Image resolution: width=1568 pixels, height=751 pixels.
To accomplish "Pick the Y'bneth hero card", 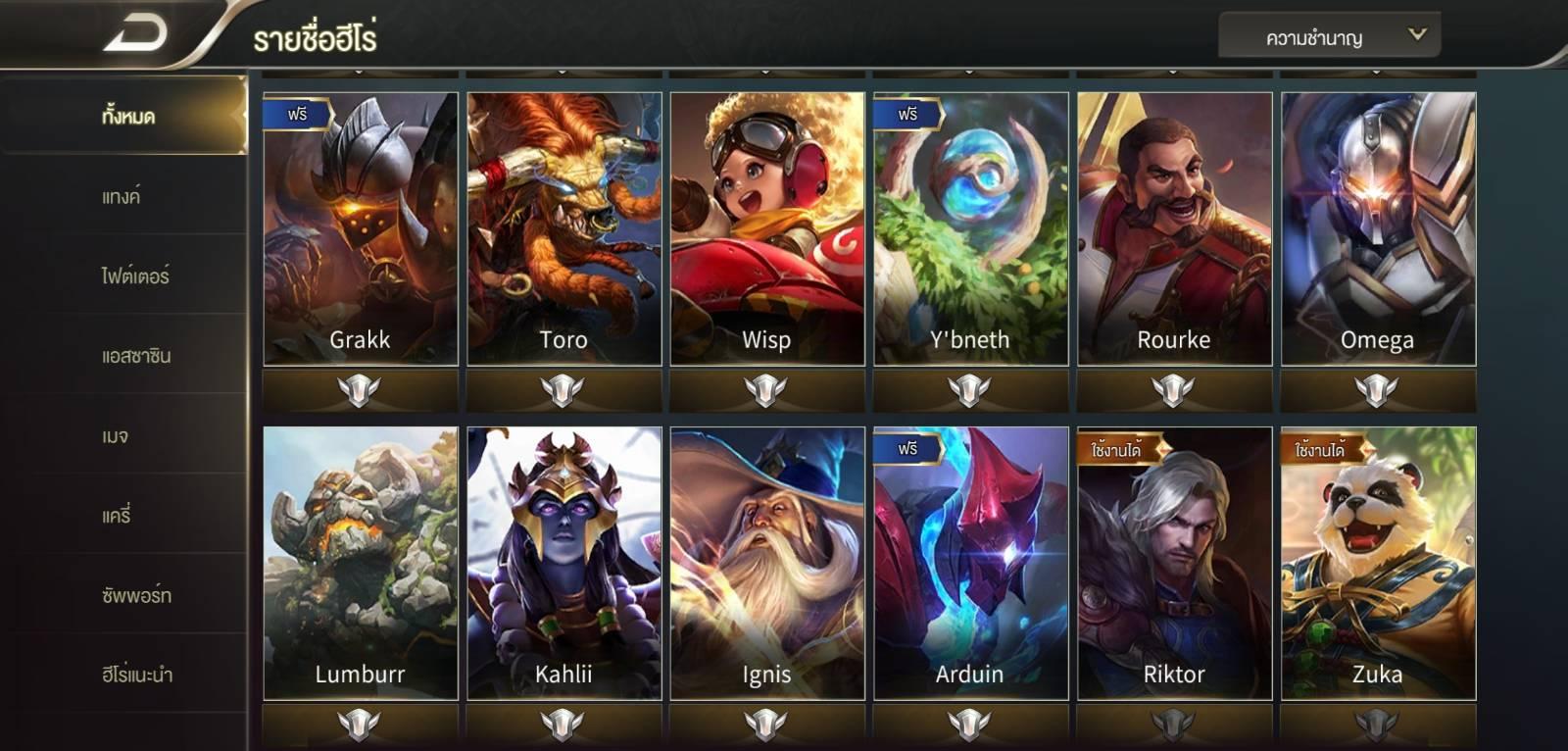I will point(970,229).
